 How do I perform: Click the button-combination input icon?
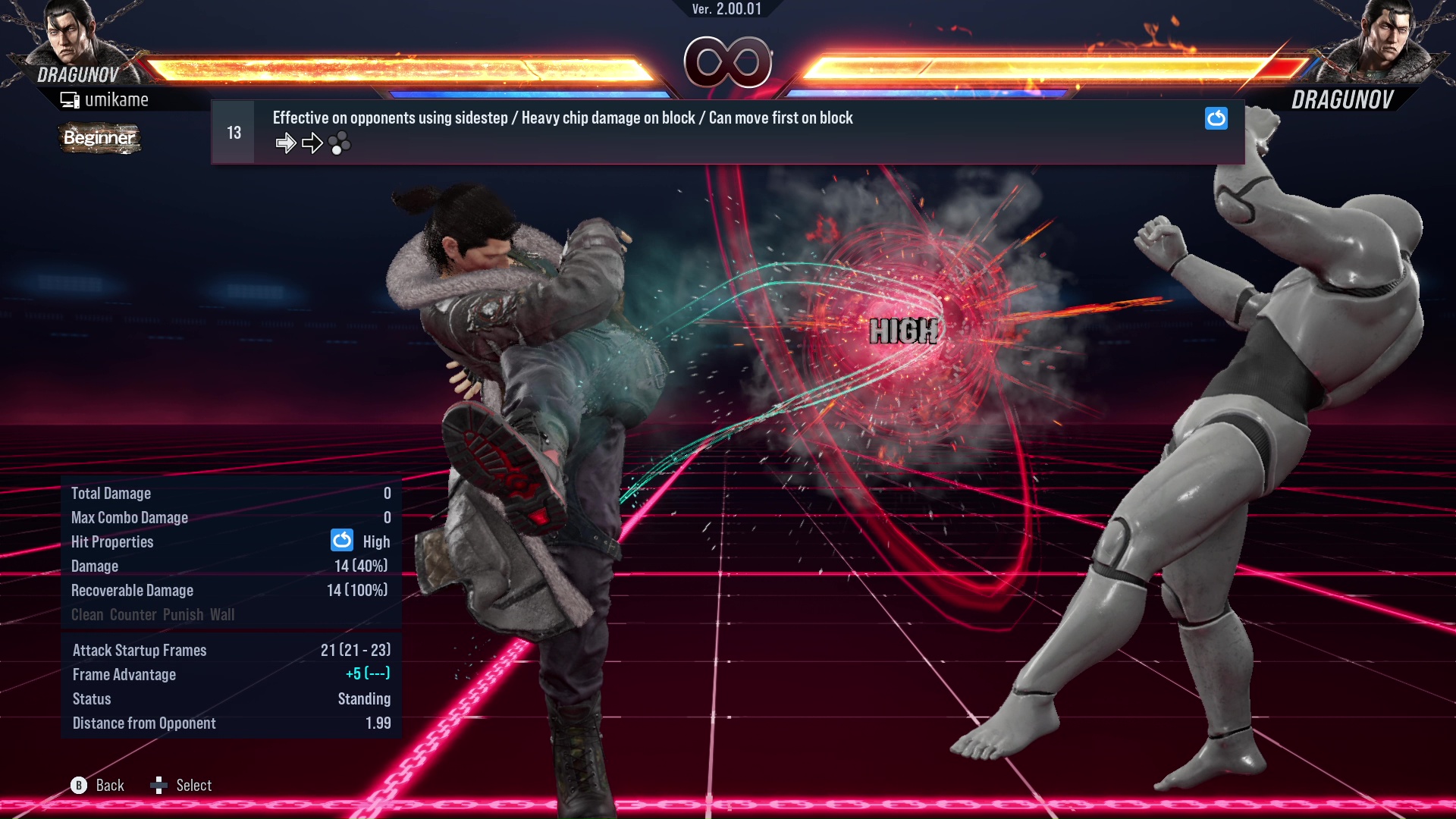tap(340, 143)
